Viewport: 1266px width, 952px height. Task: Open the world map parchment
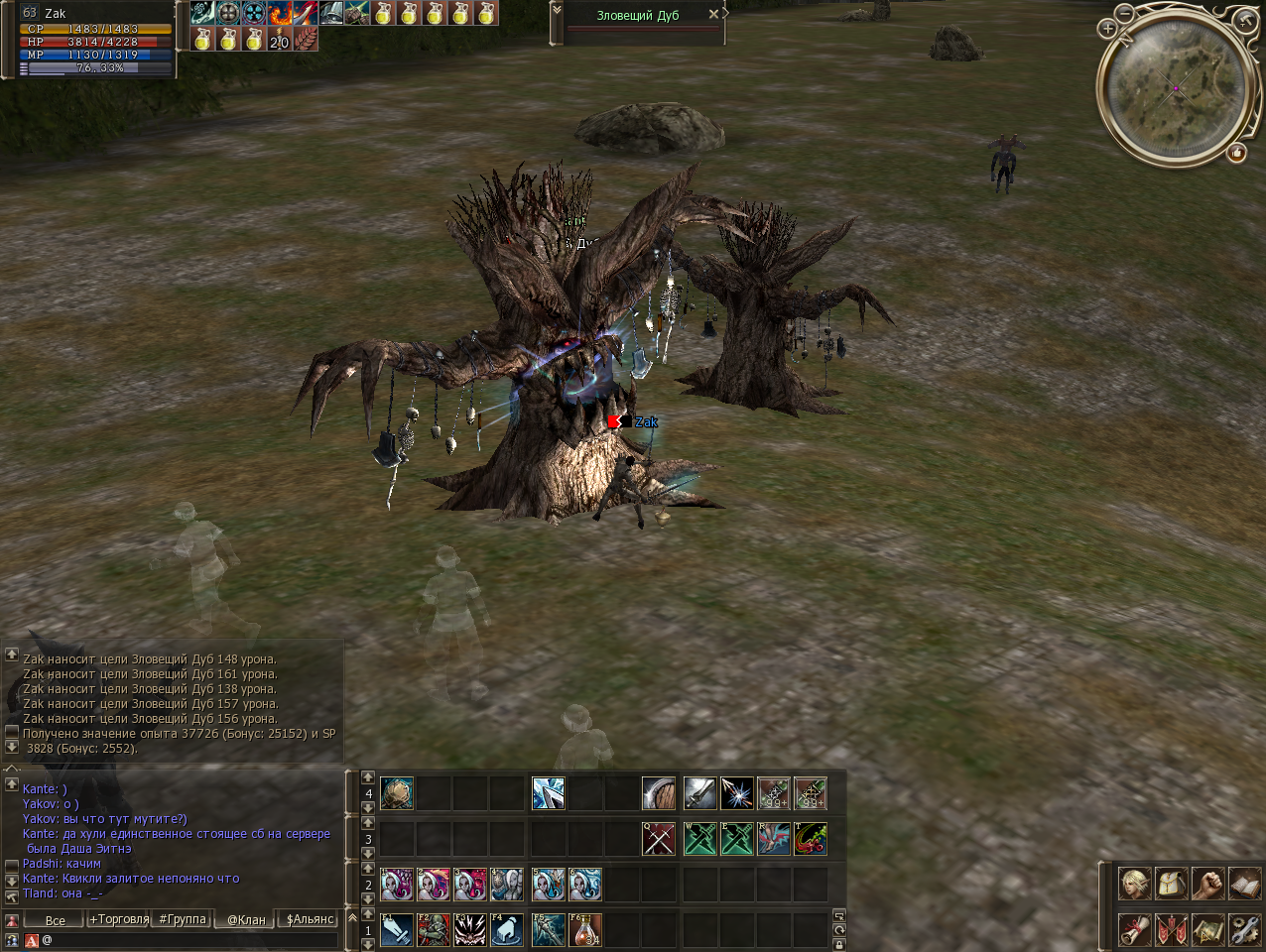(1207, 929)
